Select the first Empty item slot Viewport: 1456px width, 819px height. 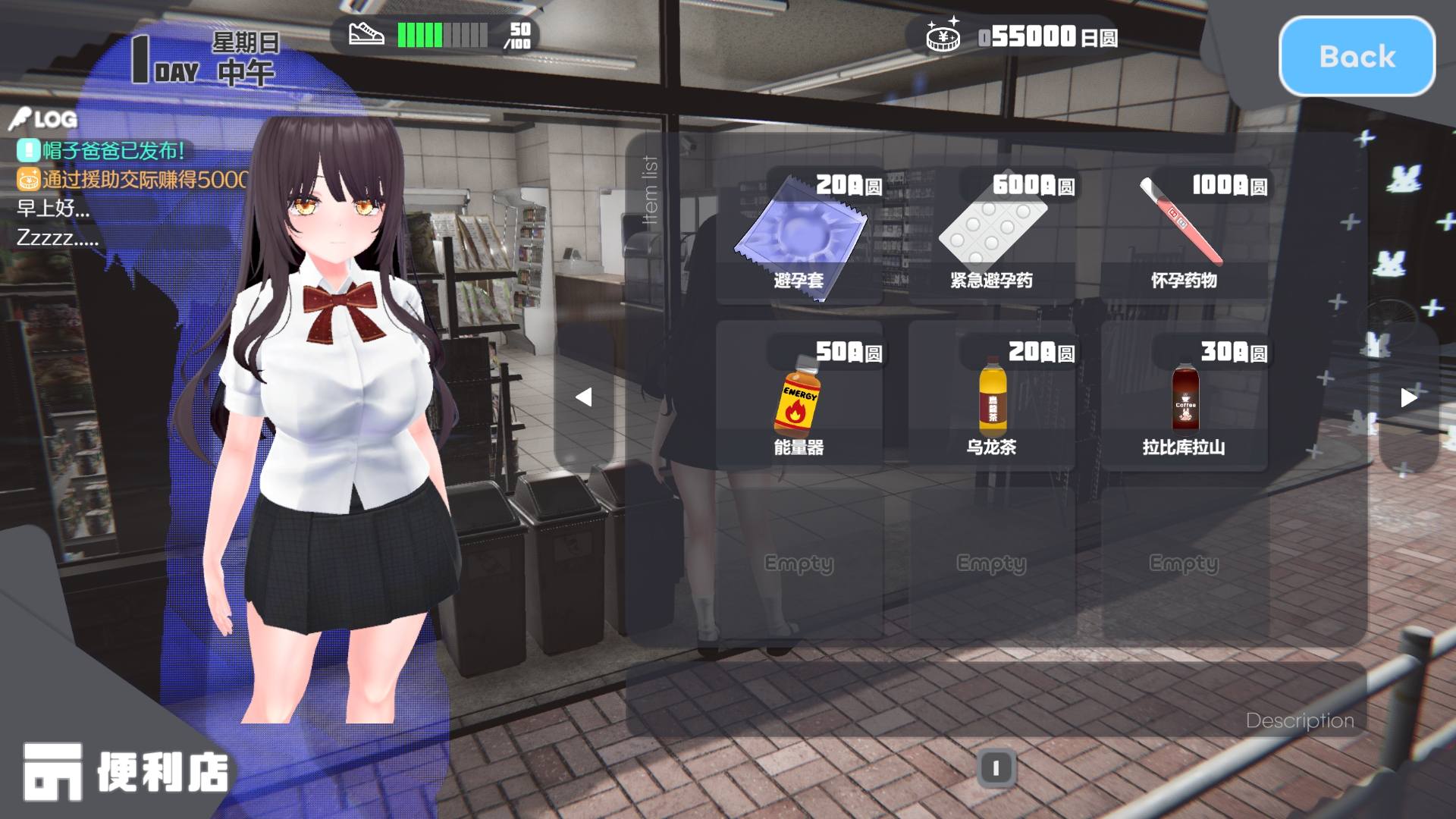(800, 563)
